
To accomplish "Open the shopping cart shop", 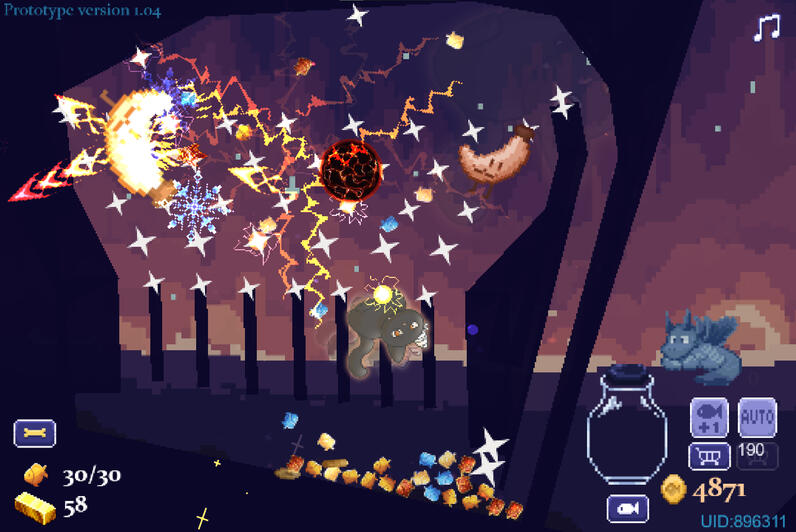I will 709,456.
